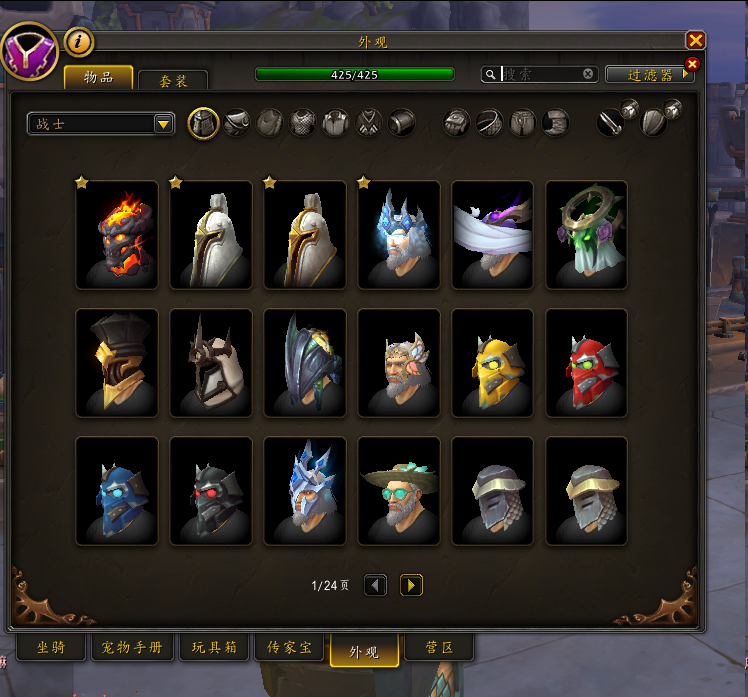
Task: Open the 过滤器 filter menu
Action: coord(648,75)
